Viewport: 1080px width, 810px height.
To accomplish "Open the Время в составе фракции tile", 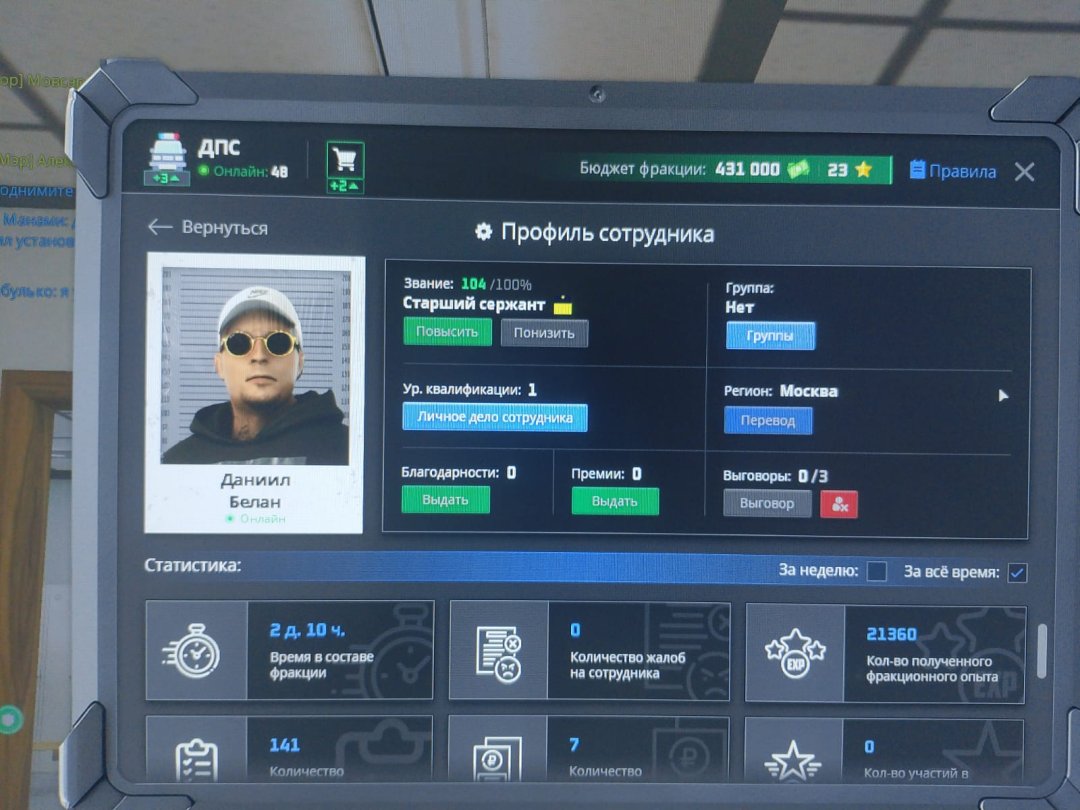I will point(290,650).
